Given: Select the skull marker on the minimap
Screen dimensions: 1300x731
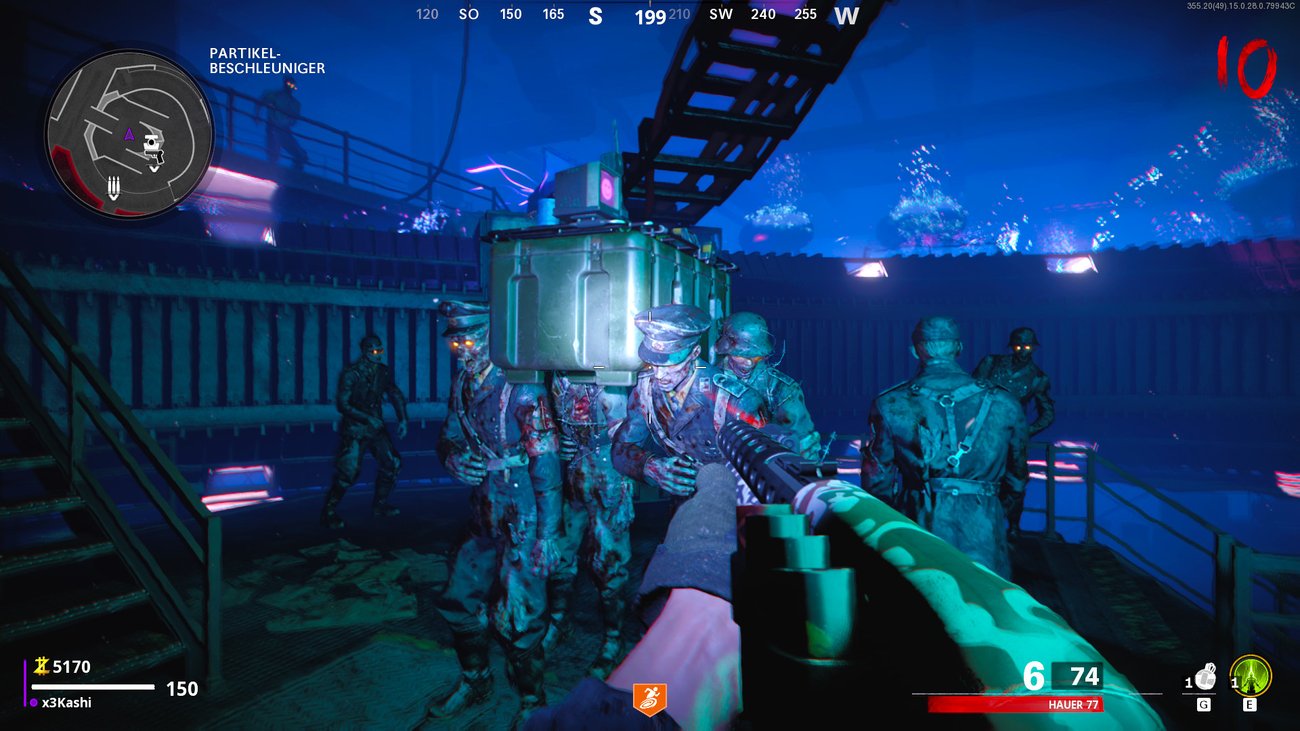Looking at the screenshot, I should (152, 143).
